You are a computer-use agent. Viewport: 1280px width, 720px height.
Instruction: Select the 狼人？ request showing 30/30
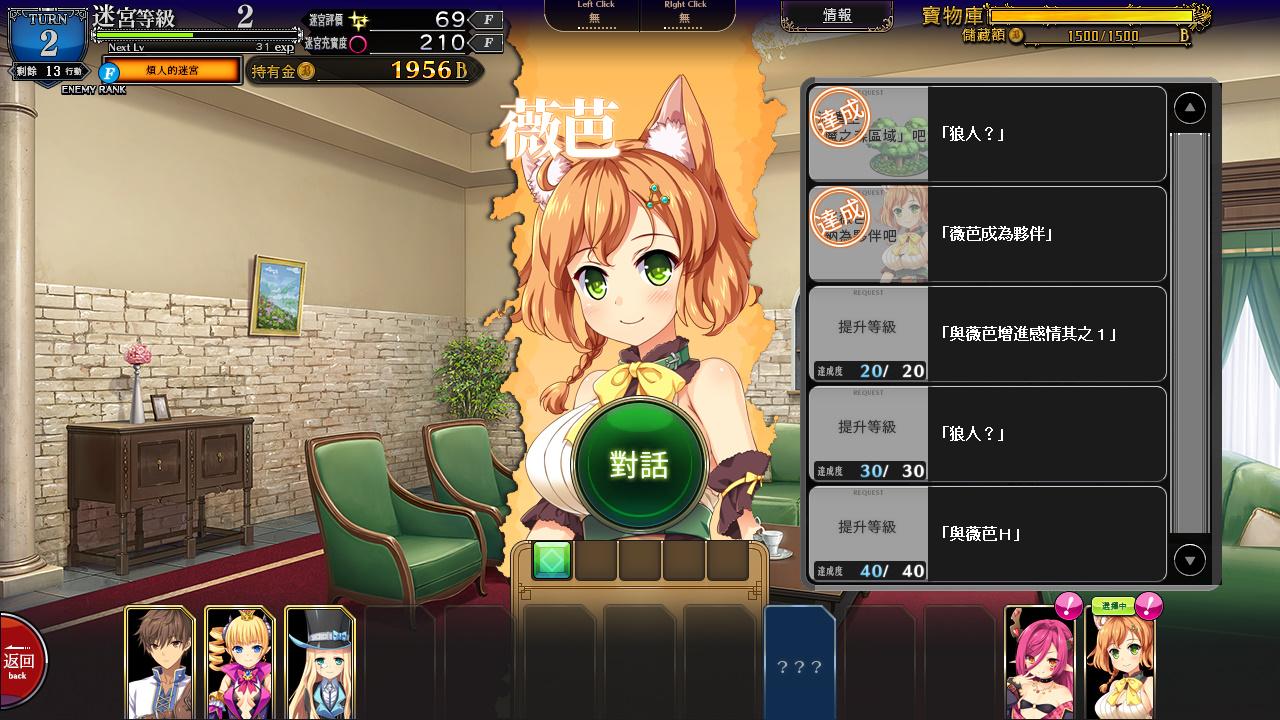[x=987, y=434]
